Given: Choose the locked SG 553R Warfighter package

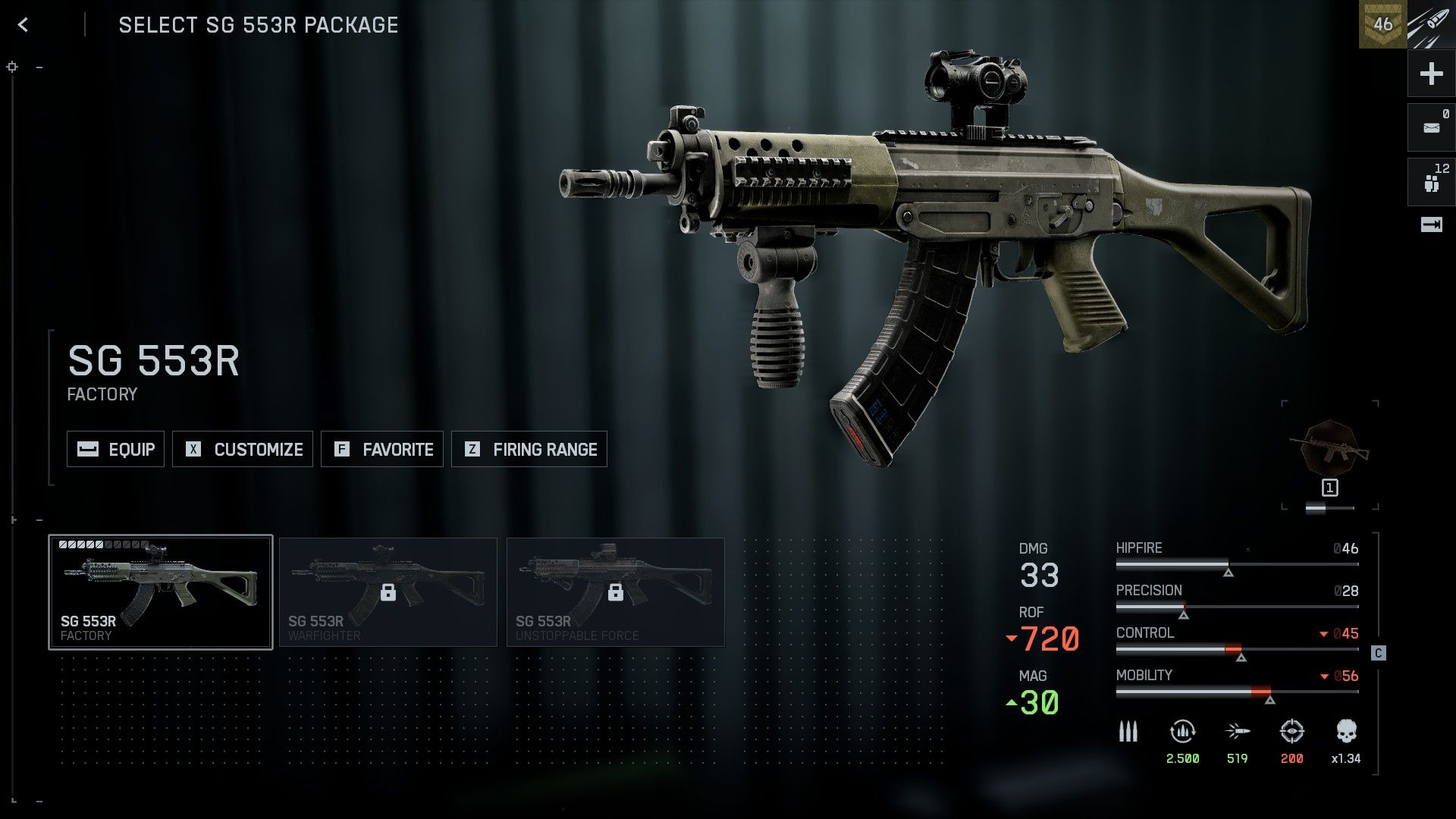Looking at the screenshot, I should 388,592.
